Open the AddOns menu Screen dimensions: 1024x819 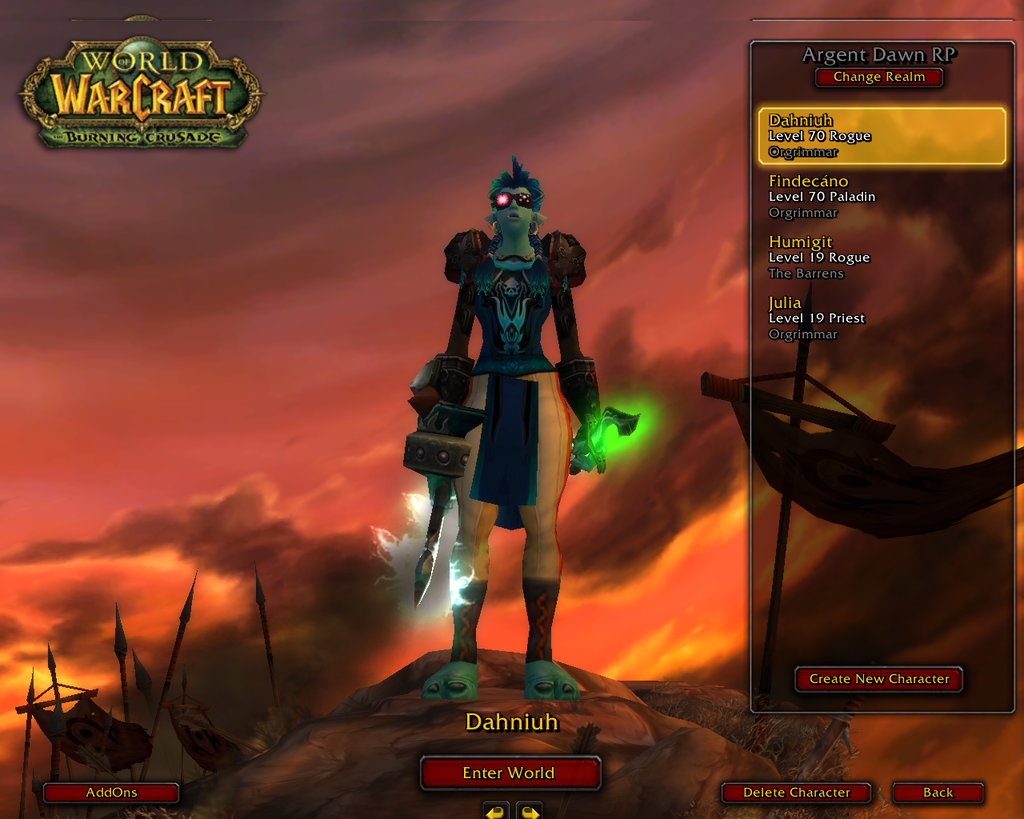tap(111, 793)
